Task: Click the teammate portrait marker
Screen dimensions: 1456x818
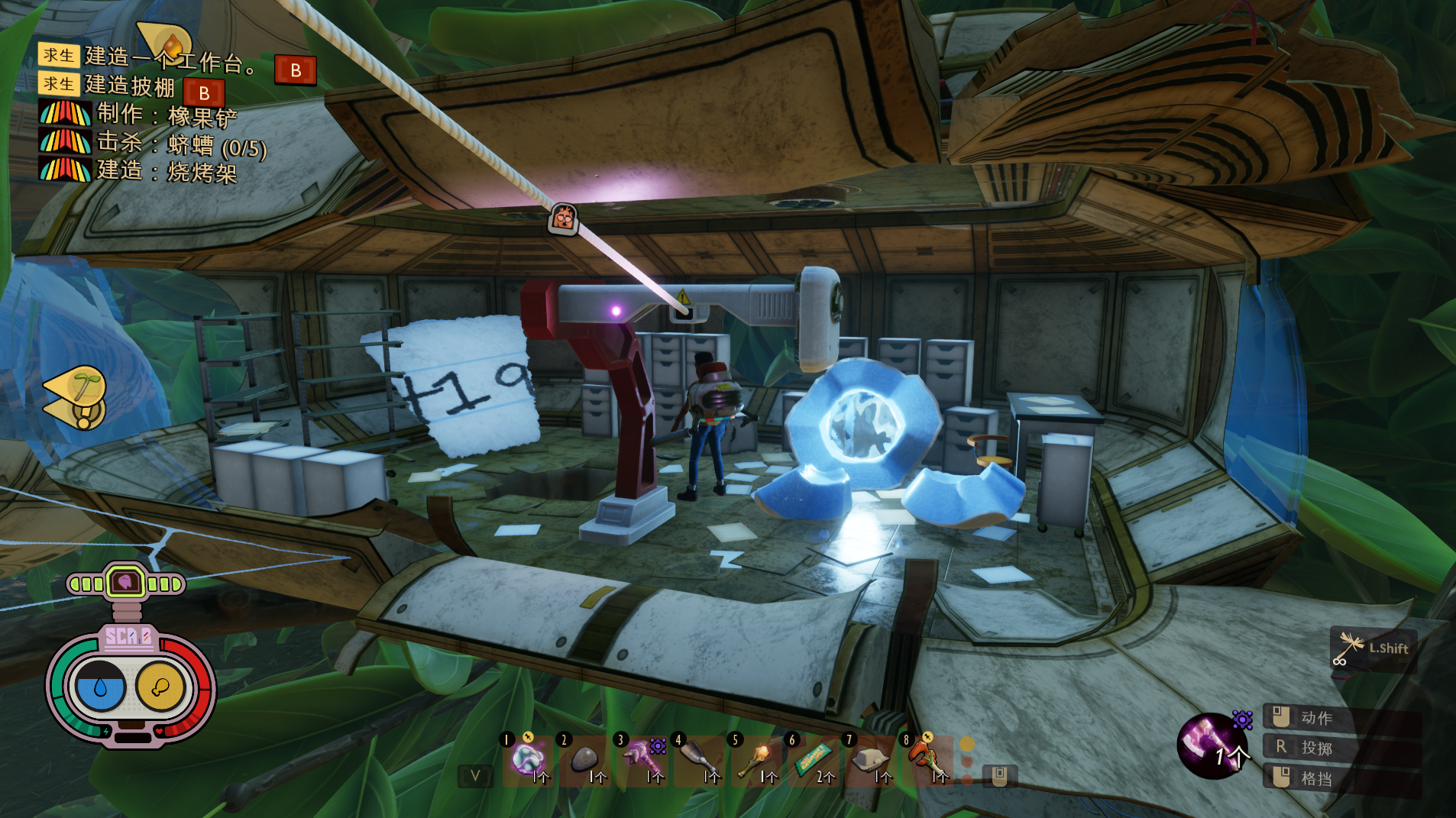Action: click(x=564, y=218)
